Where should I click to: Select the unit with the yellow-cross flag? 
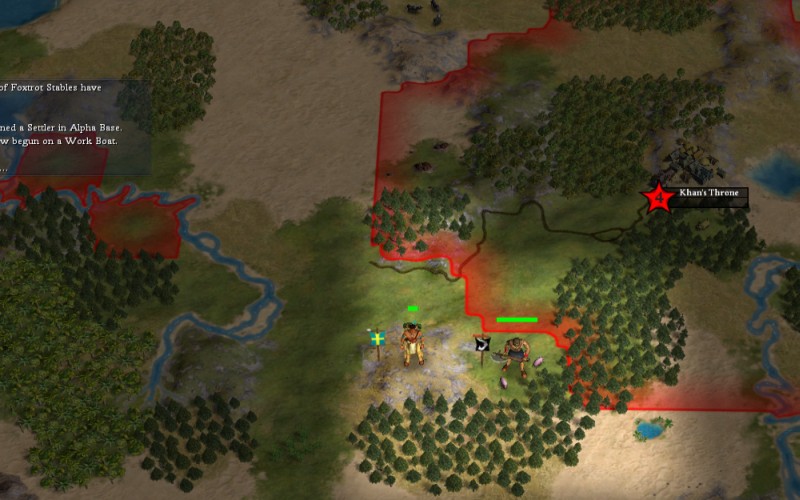pyautogui.click(x=410, y=345)
